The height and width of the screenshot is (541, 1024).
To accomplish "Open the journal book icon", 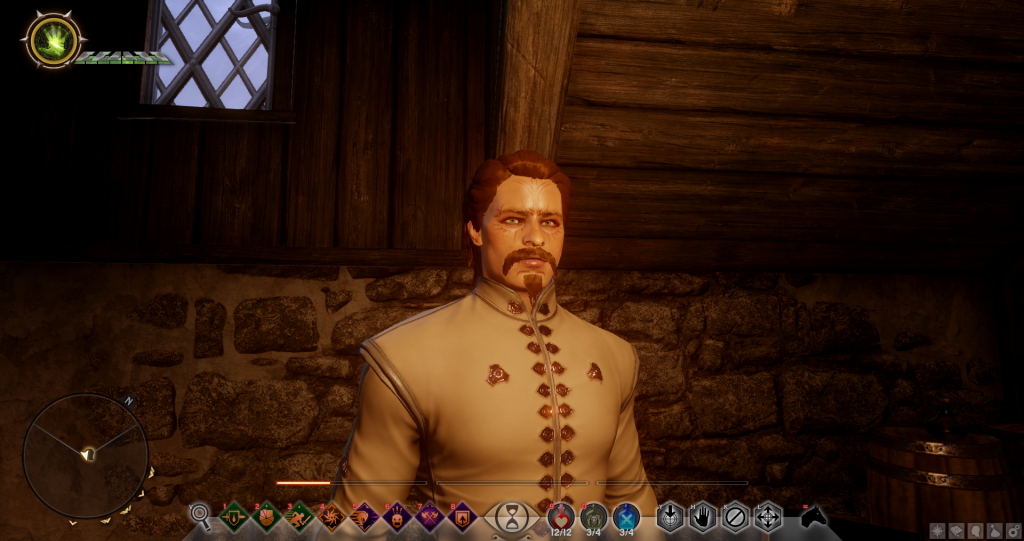I will click(957, 531).
